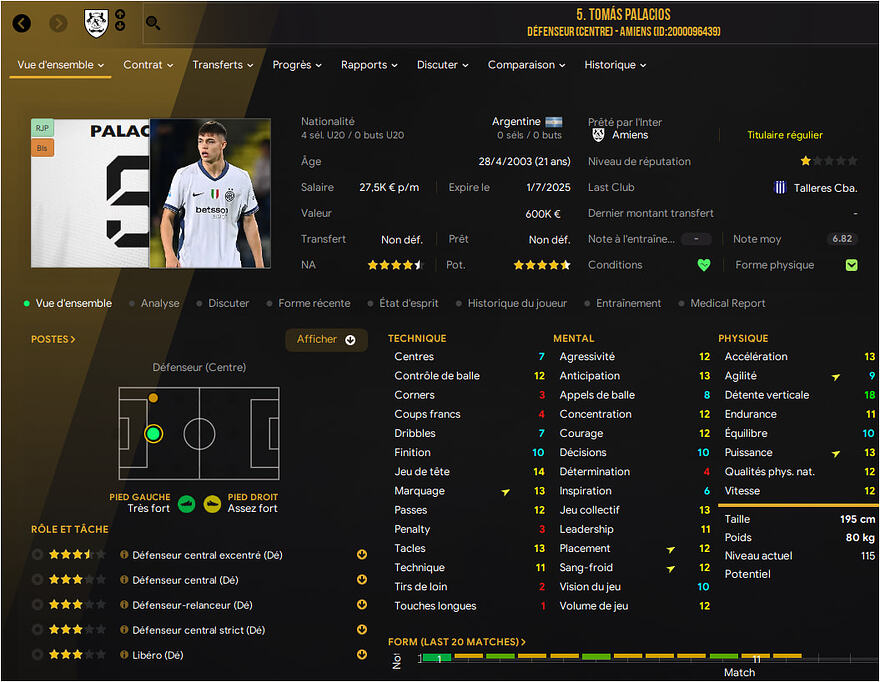
Task: Open the Comparaison menu
Action: coord(526,65)
